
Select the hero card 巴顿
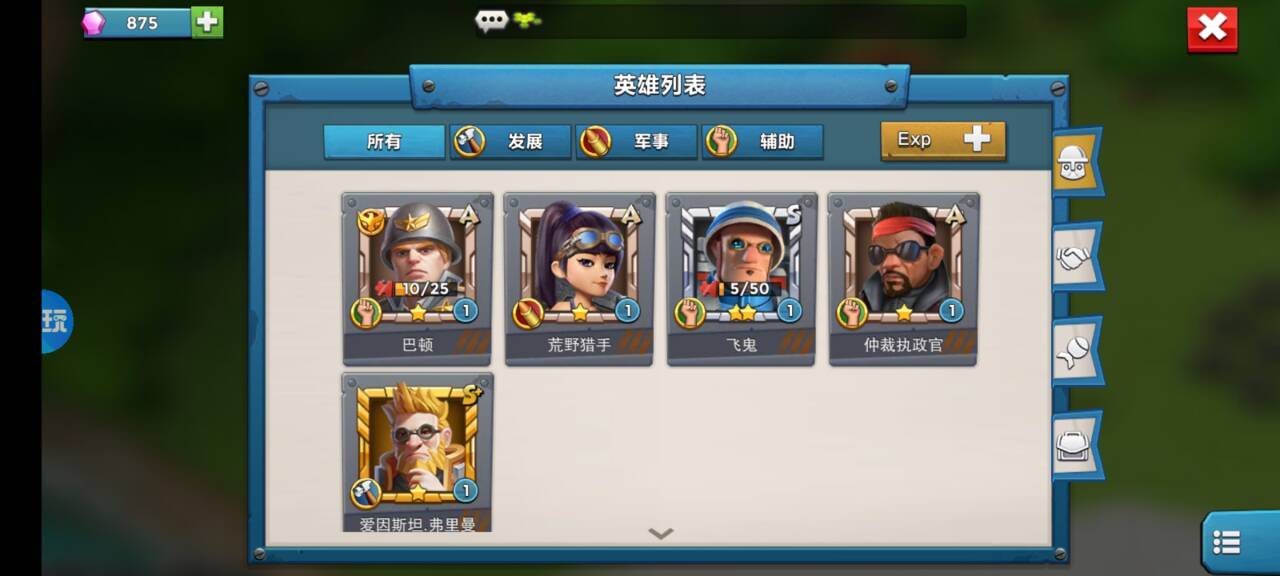(x=417, y=278)
